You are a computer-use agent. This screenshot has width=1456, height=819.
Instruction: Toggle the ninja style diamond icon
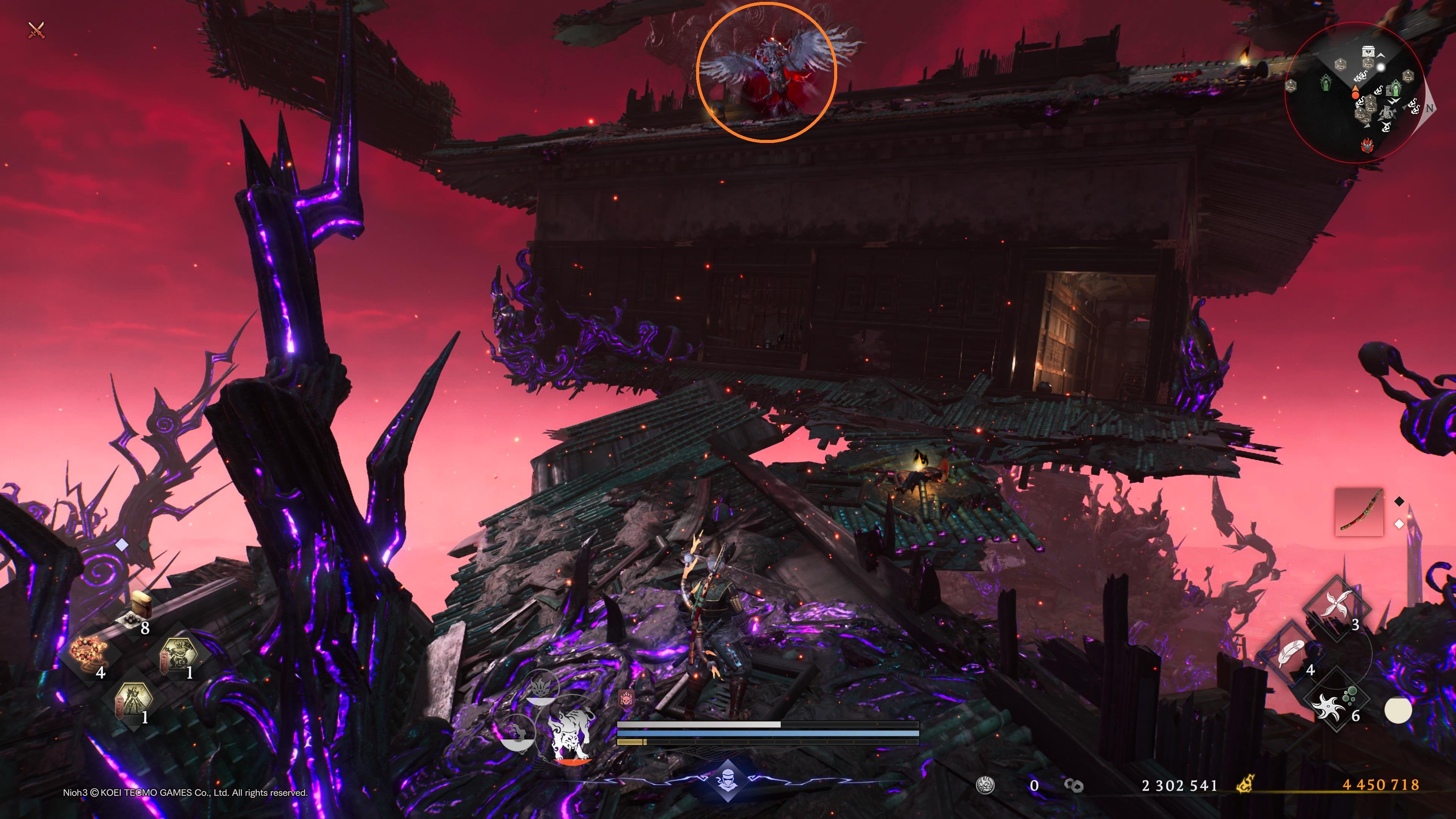click(728, 781)
